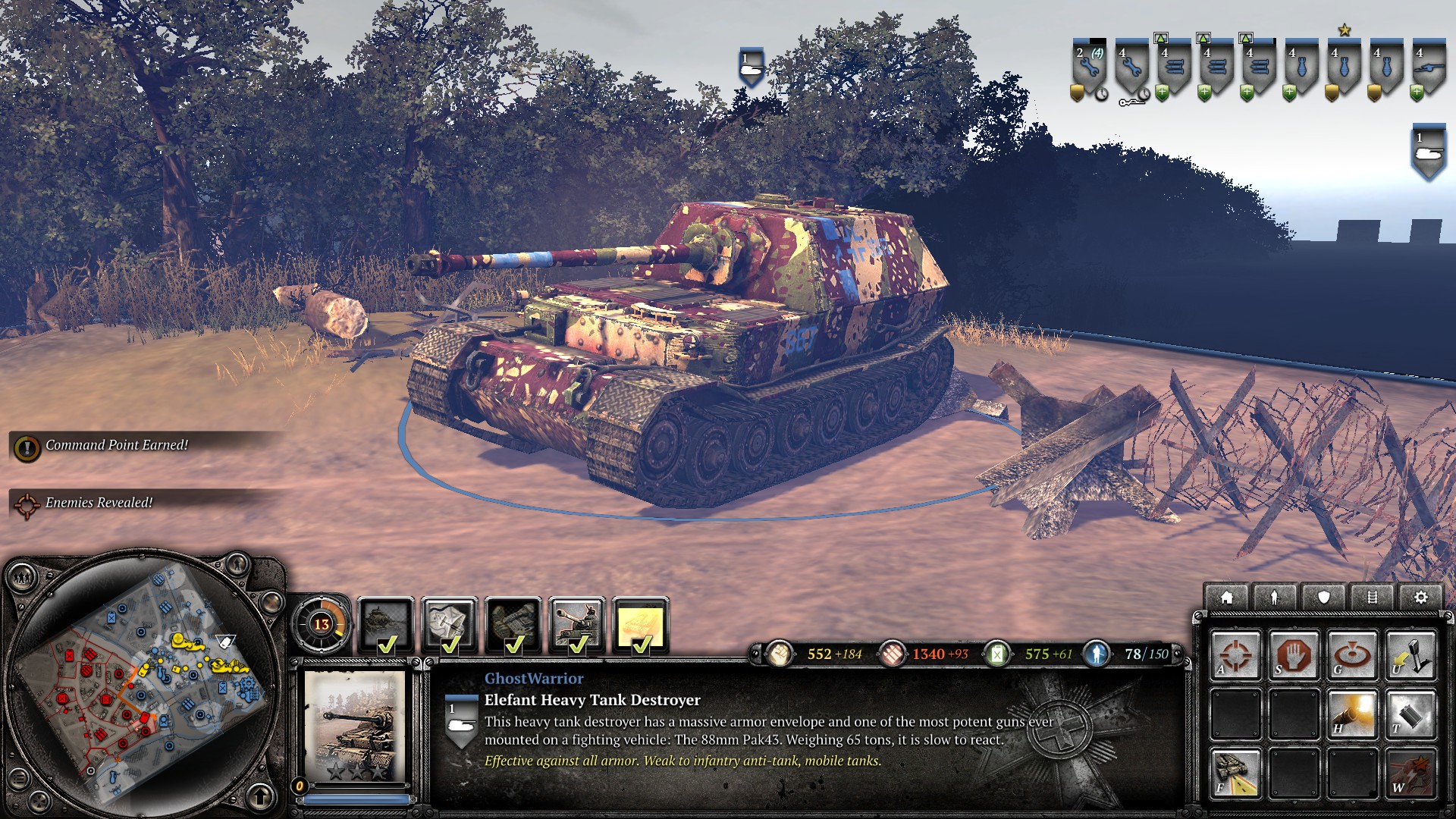
Task: Switch to the infantry soldier tab
Action: pyautogui.click(x=1275, y=598)
